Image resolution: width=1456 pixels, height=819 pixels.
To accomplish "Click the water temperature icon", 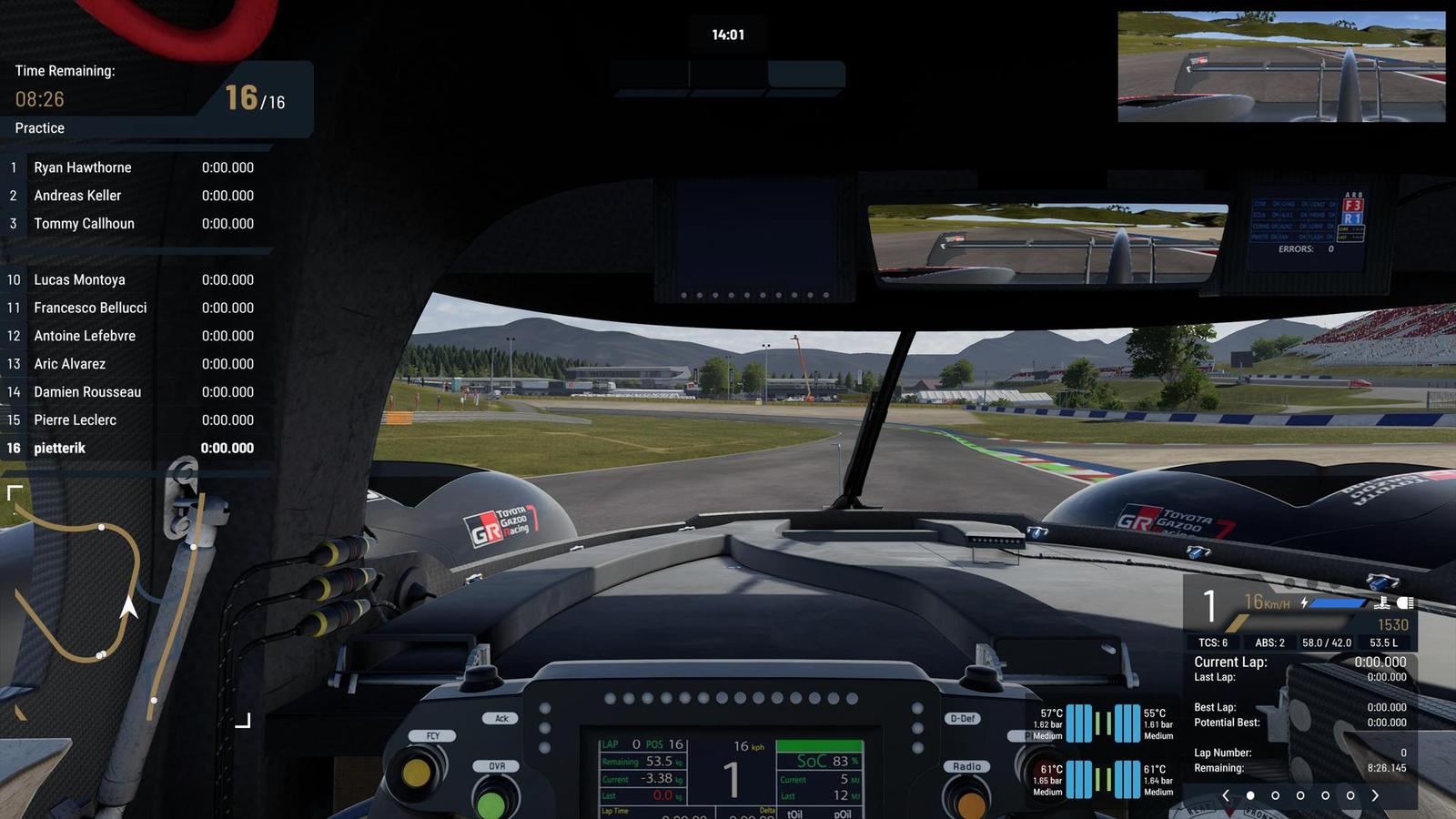I will click(1383, 605).
